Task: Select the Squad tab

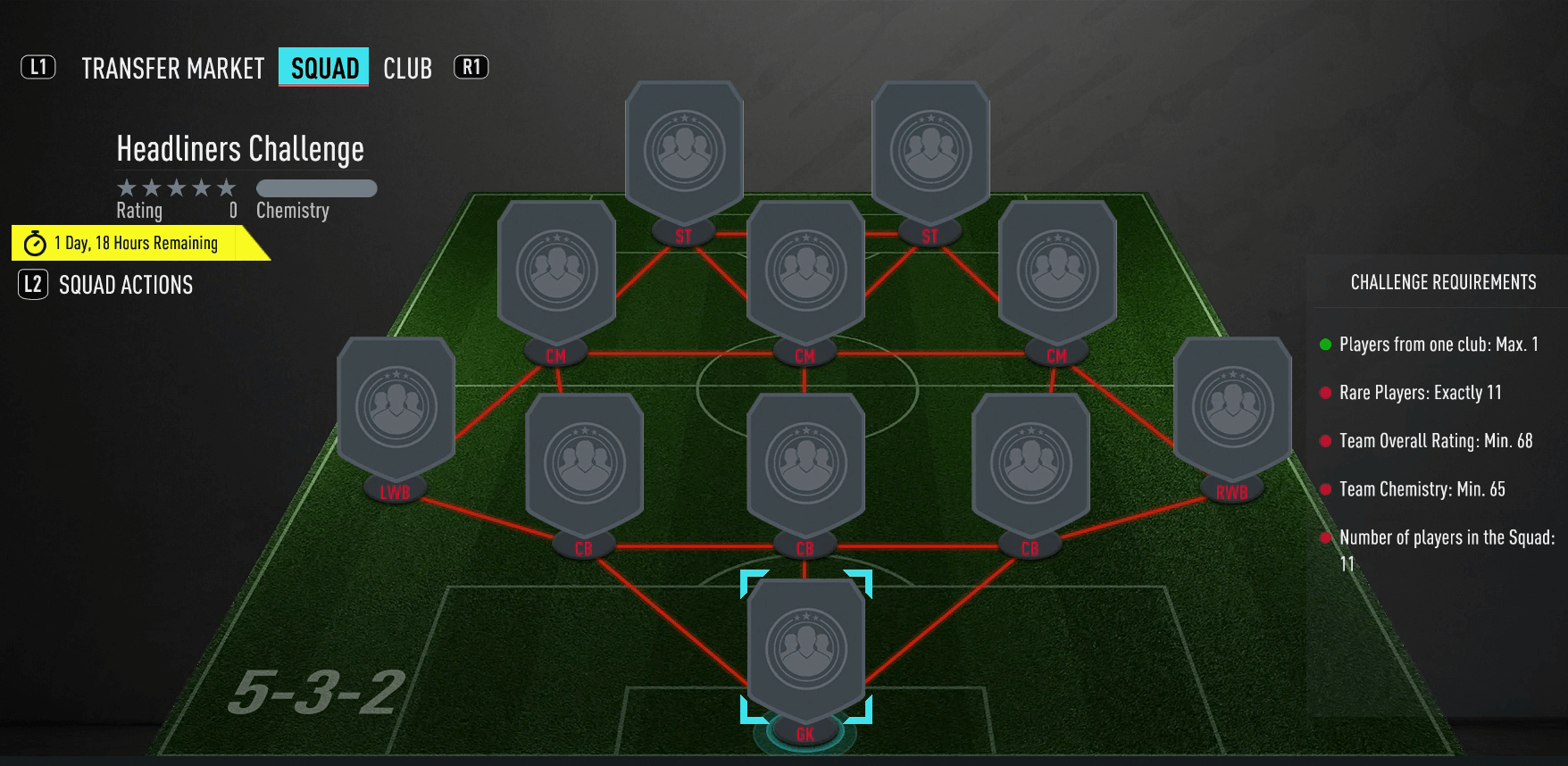Action: coord(324,68)
